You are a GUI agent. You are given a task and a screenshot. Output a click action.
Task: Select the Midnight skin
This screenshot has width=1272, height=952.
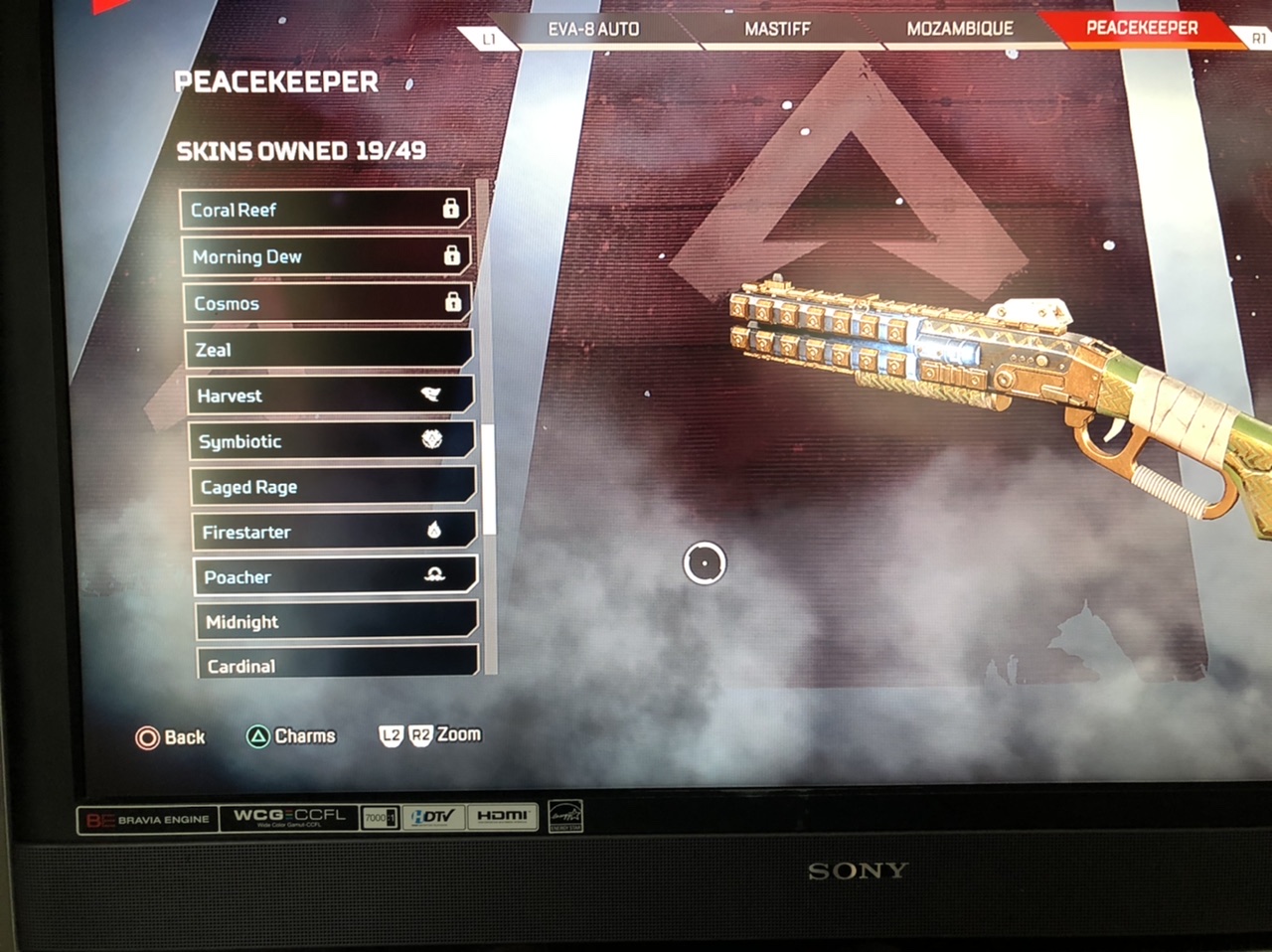click(x=337, y=622)
